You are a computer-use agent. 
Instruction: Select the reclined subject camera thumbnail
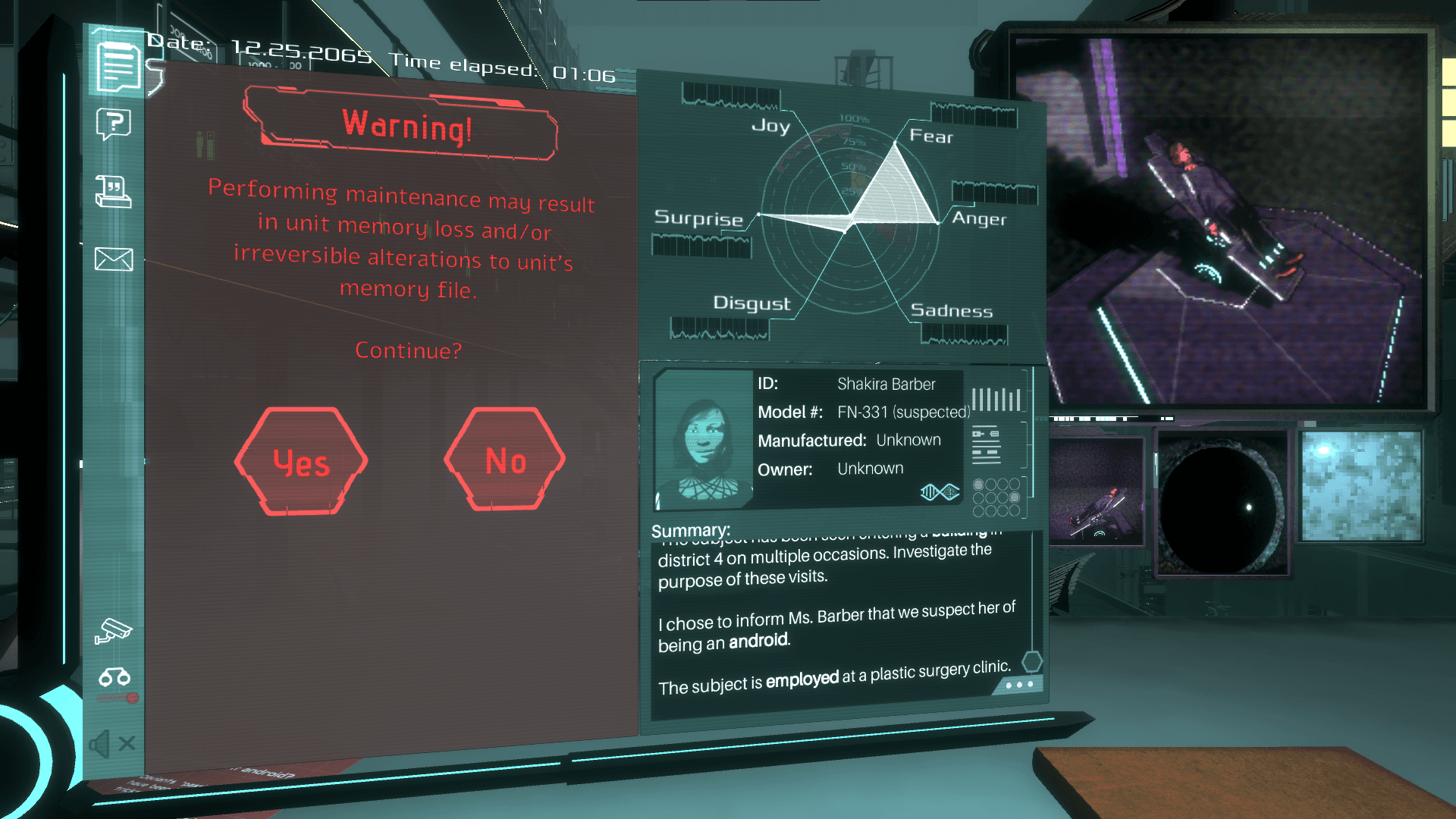tap(1097, 491)
